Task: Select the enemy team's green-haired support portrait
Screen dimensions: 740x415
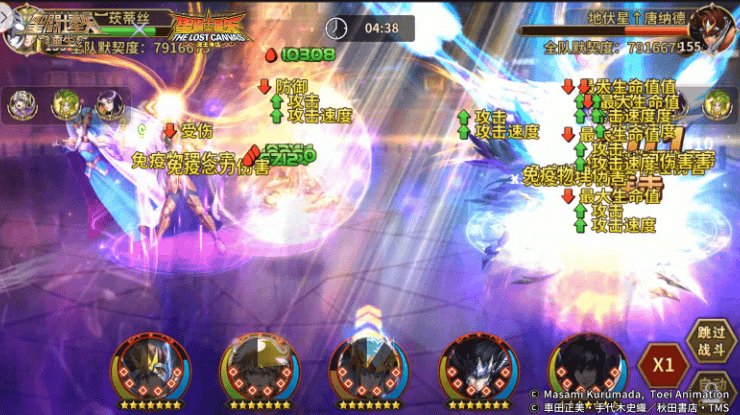Action: coord(717,103)
